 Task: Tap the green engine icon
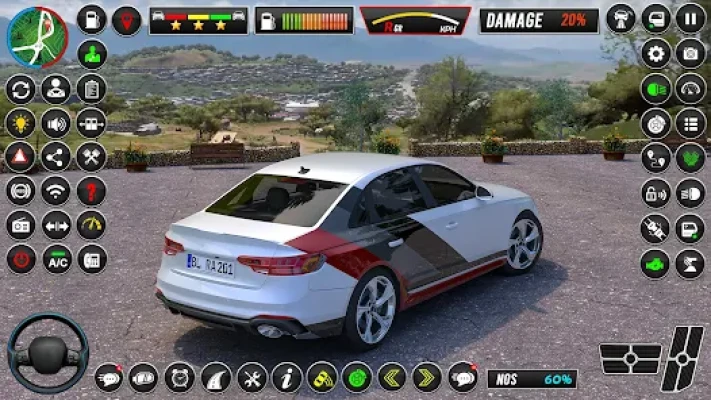pos(656,264)
